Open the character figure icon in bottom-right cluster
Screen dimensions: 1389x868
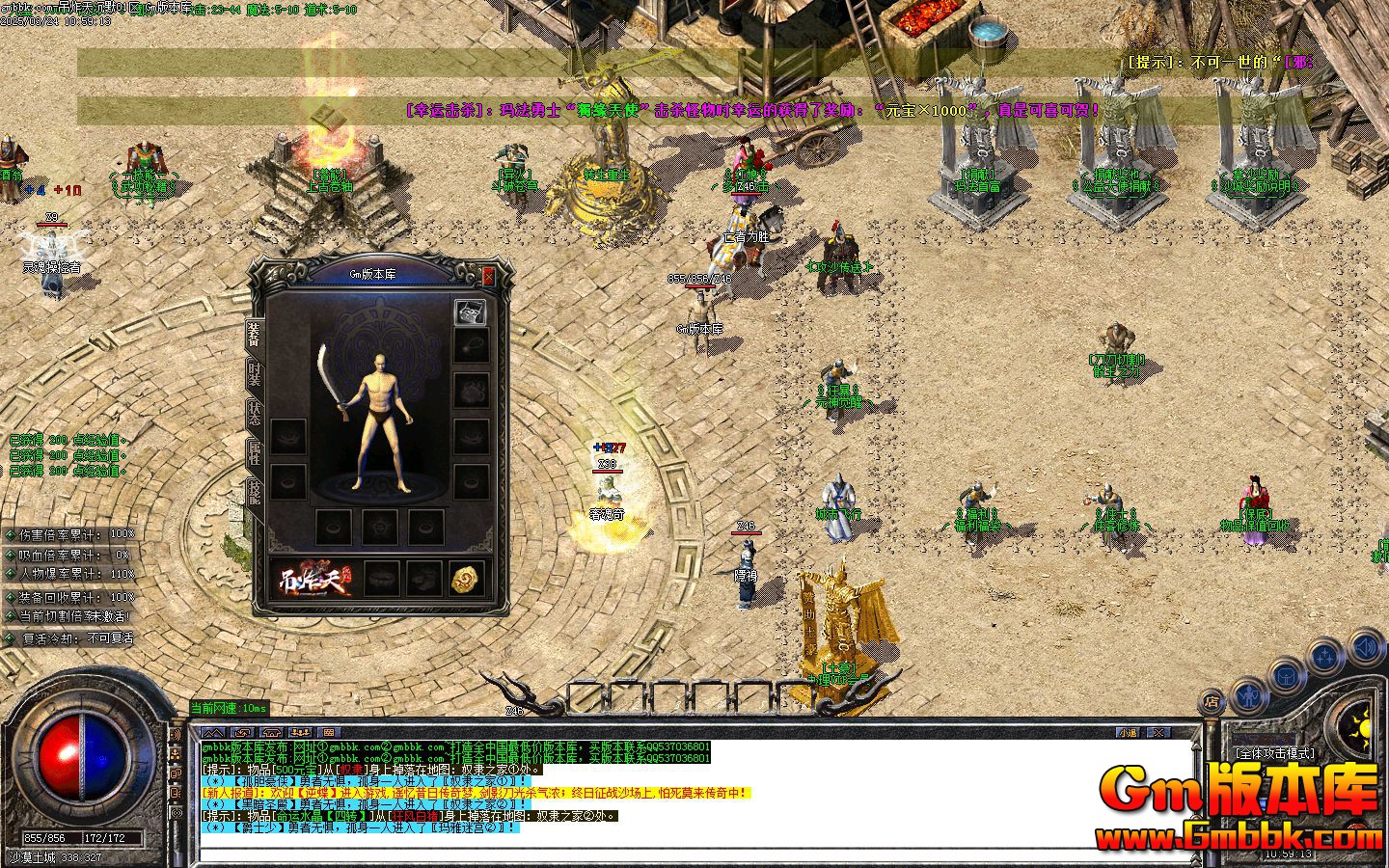[x=1249, y=696]
